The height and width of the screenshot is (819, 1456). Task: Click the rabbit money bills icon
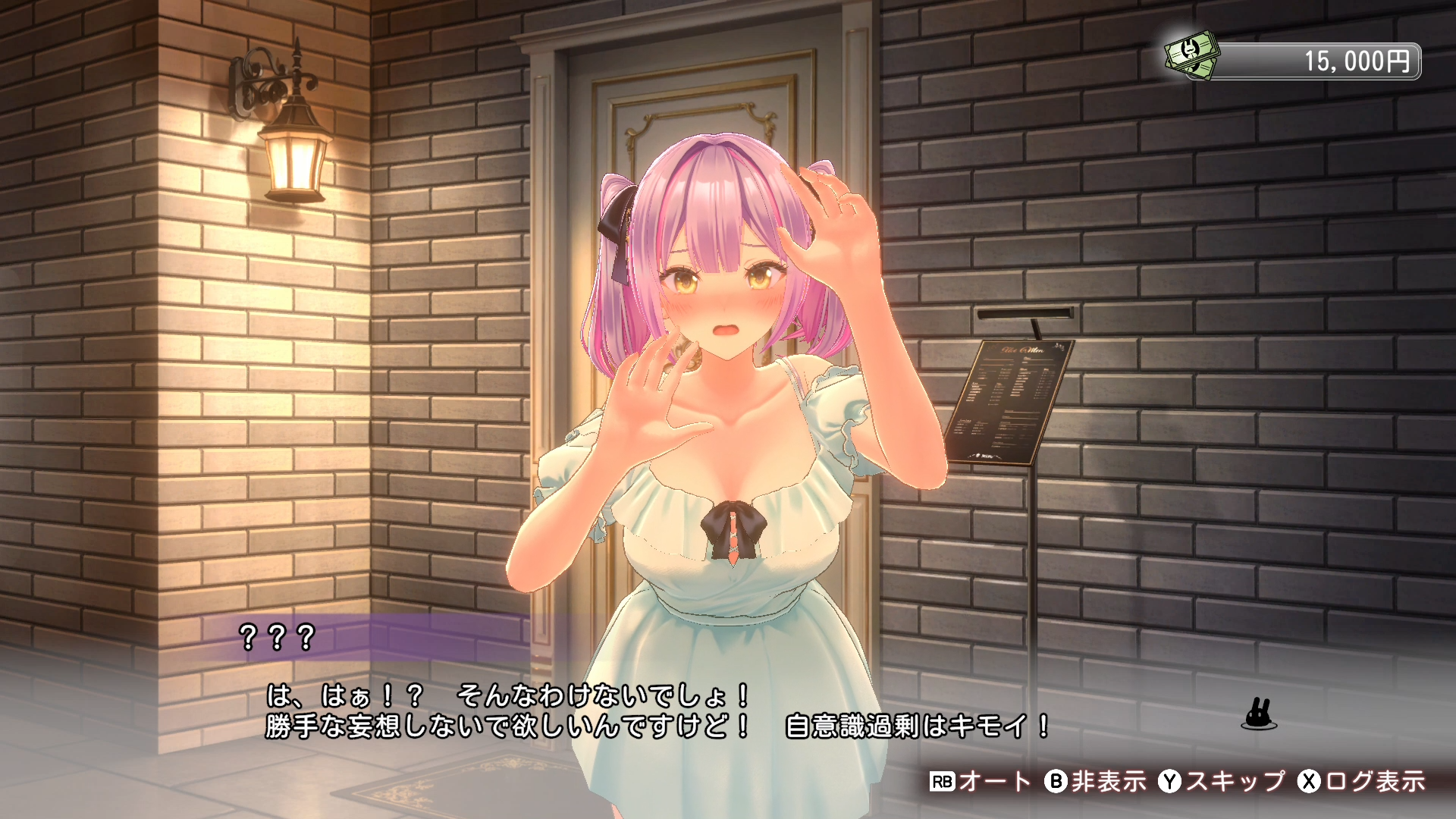(x=1193, y=55)
